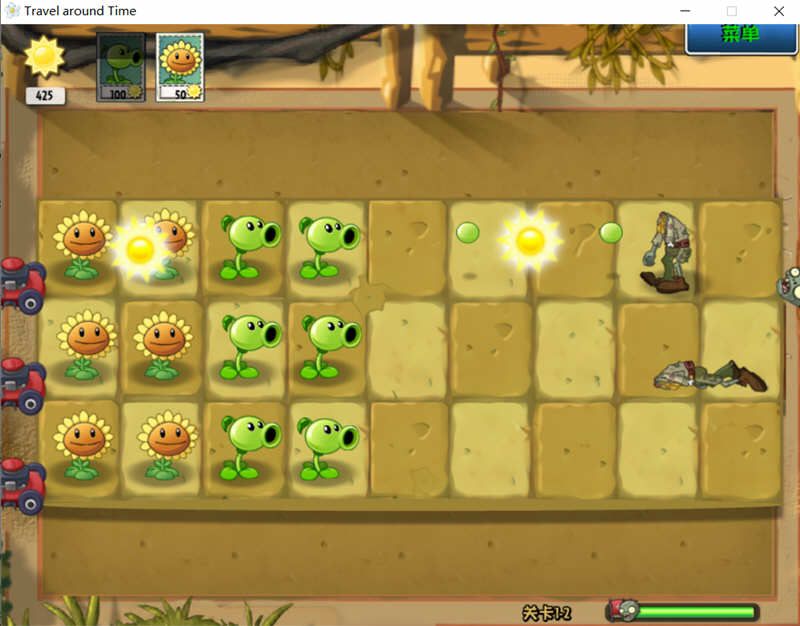
Task: Minimize the game window
Action: 685,11
